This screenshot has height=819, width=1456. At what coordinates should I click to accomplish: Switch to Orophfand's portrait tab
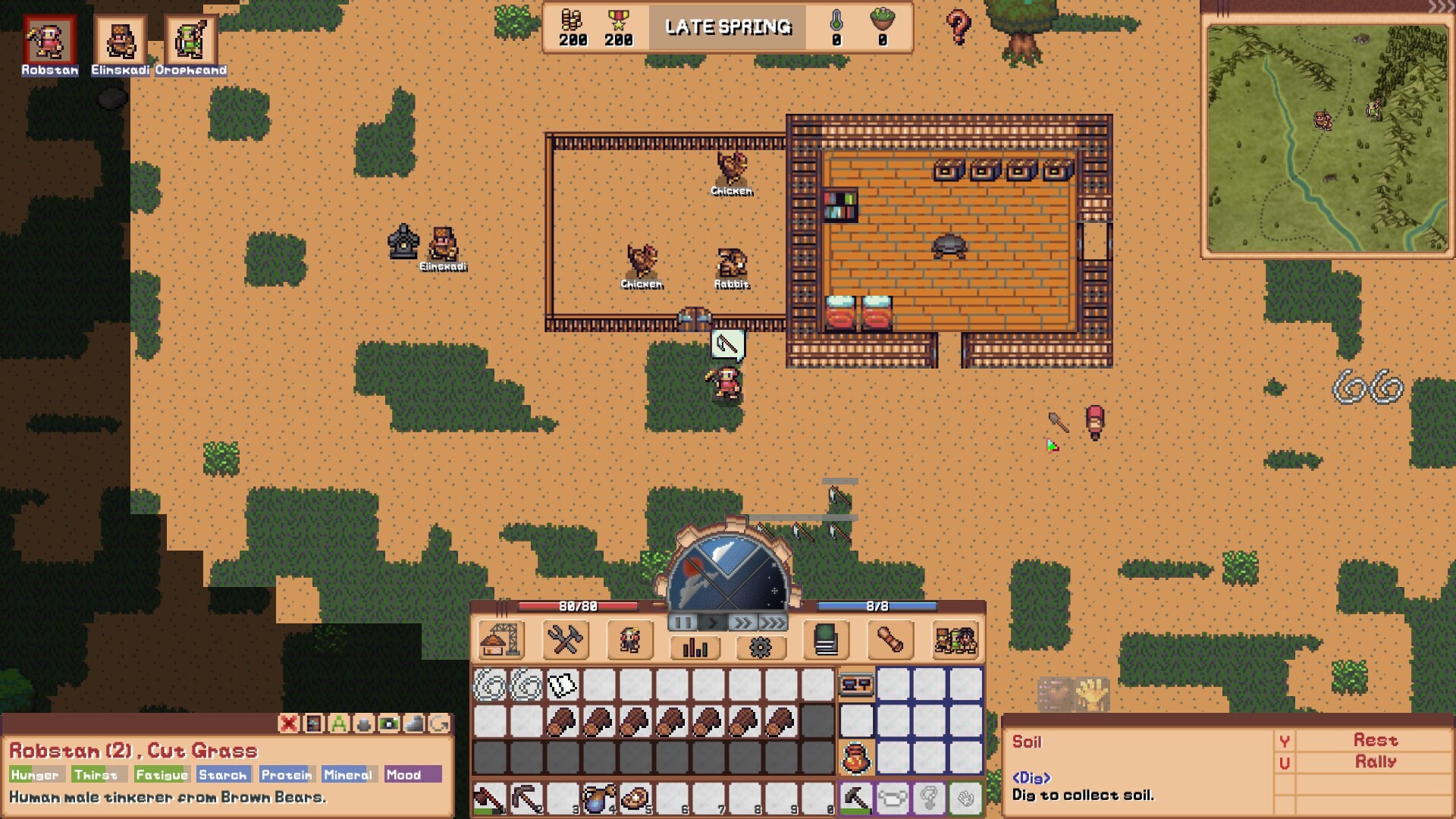[x=190, y=39]
